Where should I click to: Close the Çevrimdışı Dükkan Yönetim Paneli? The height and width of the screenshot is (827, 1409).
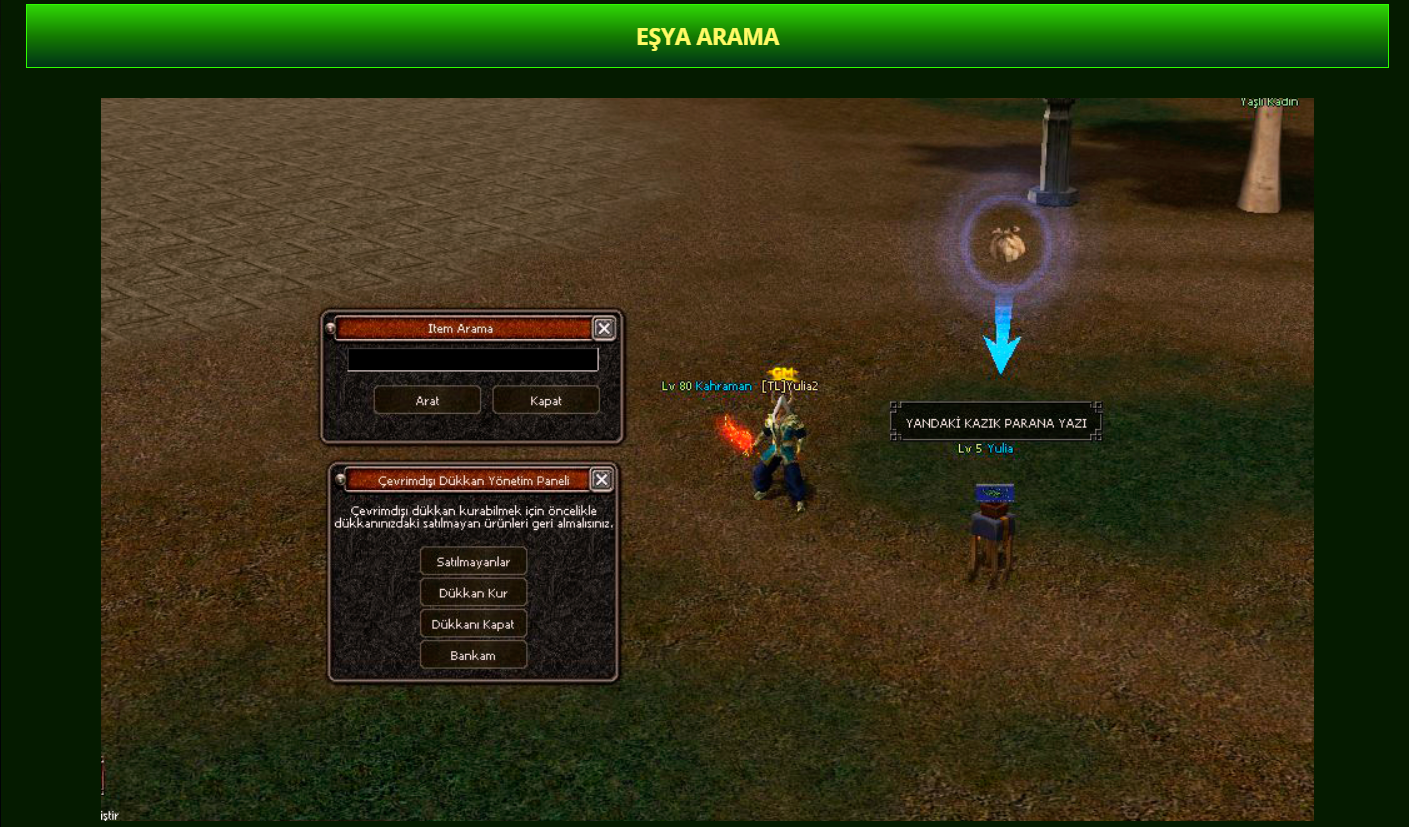(601, 480)
